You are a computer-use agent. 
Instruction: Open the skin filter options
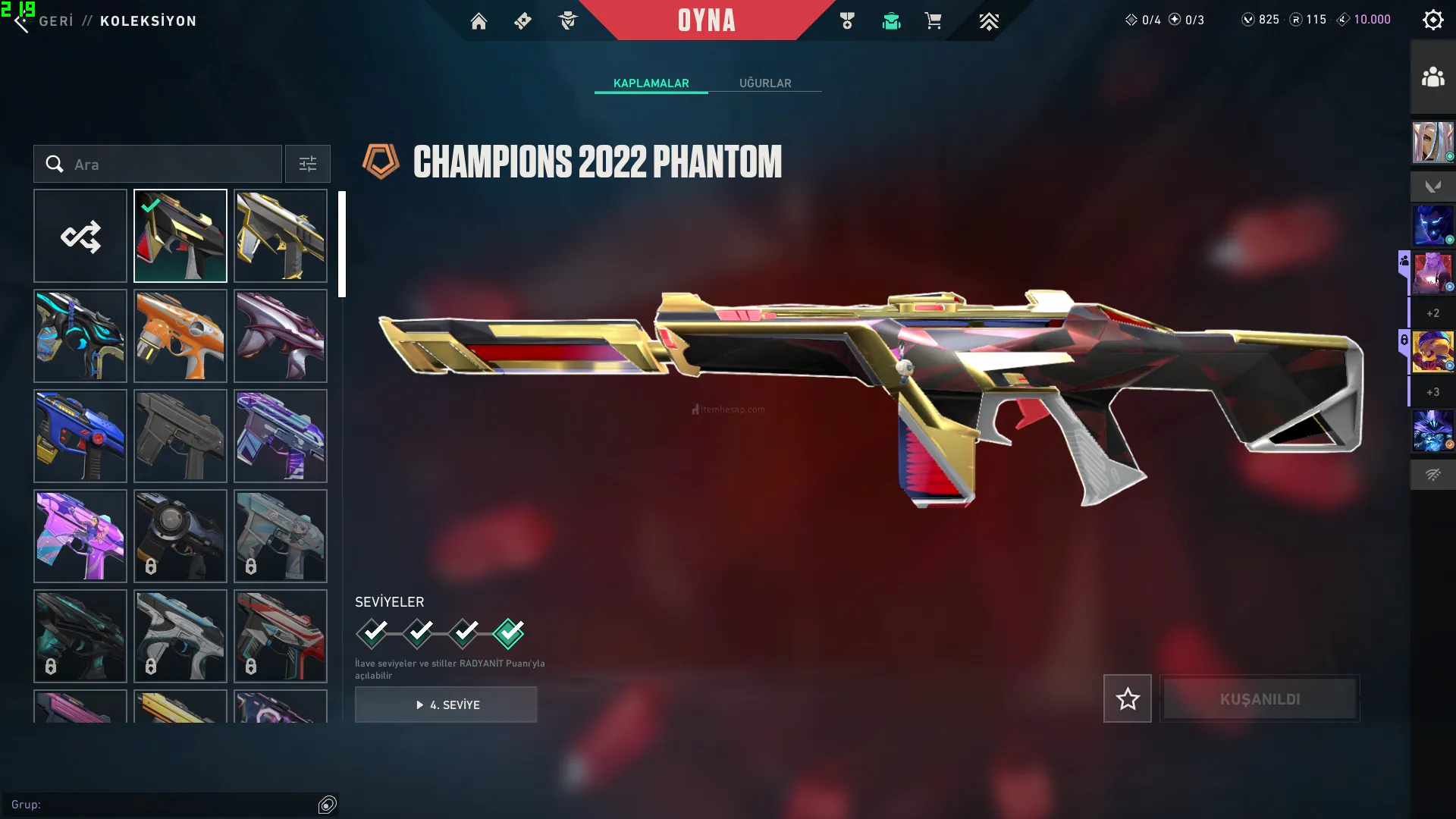click(308, 164)
